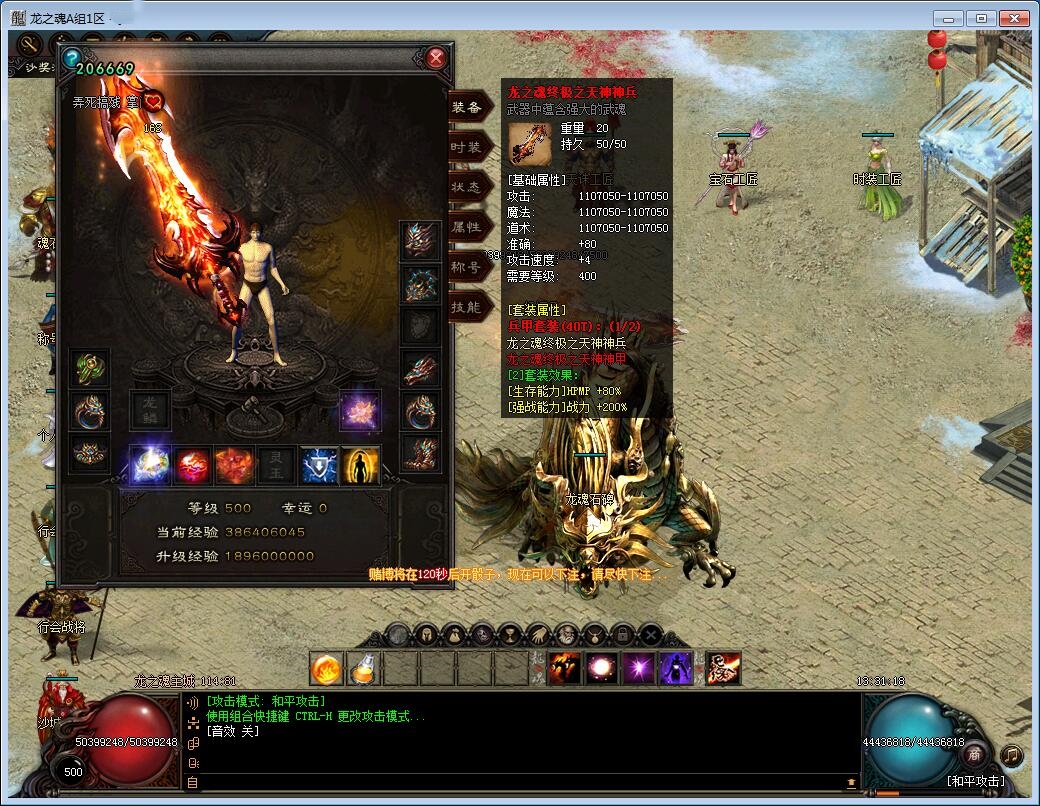Click the padlock icon in menu bar
The image size is (1040, 806).
click(623, 634)
